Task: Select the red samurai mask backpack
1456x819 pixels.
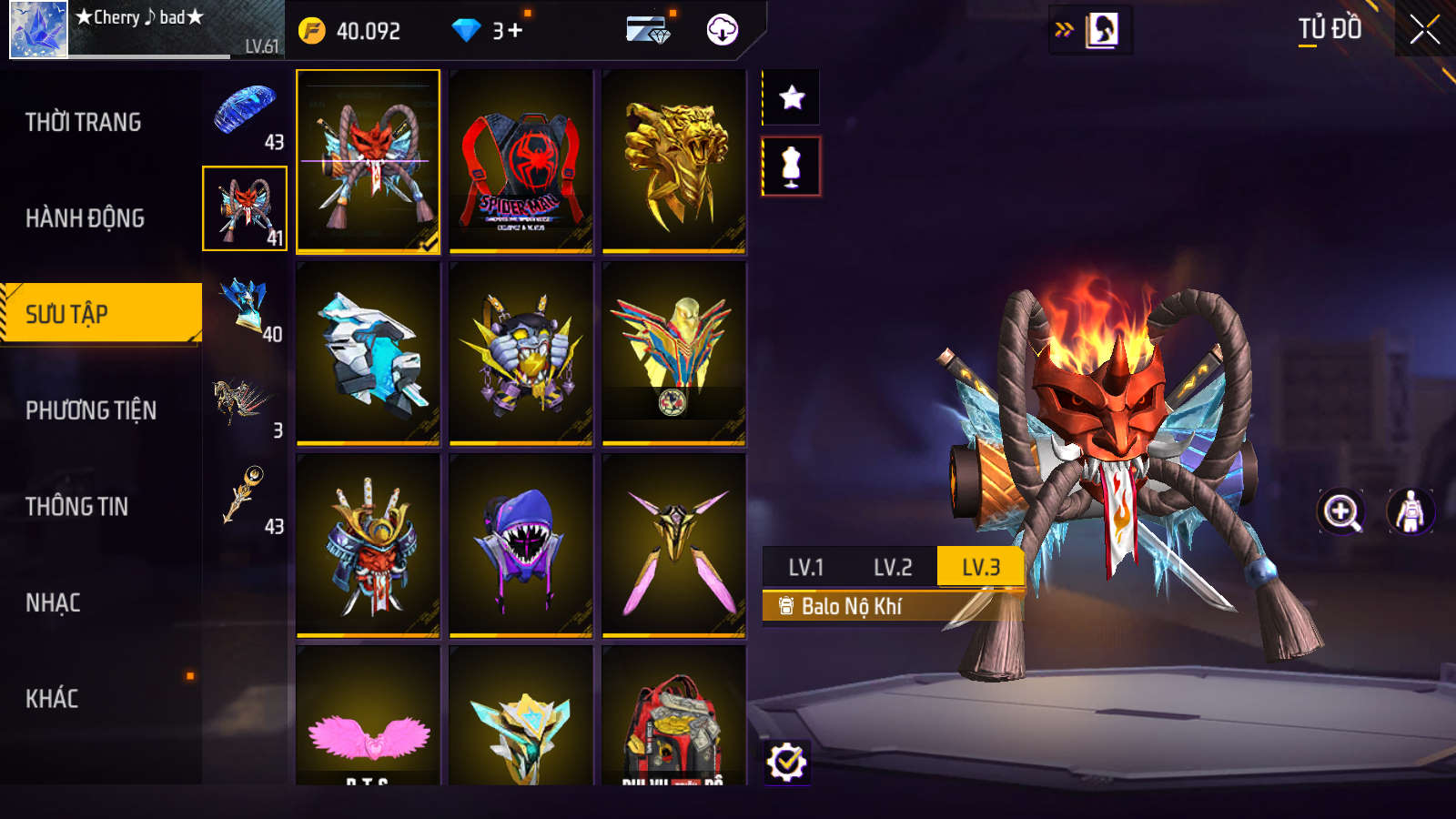Action: 369,545
